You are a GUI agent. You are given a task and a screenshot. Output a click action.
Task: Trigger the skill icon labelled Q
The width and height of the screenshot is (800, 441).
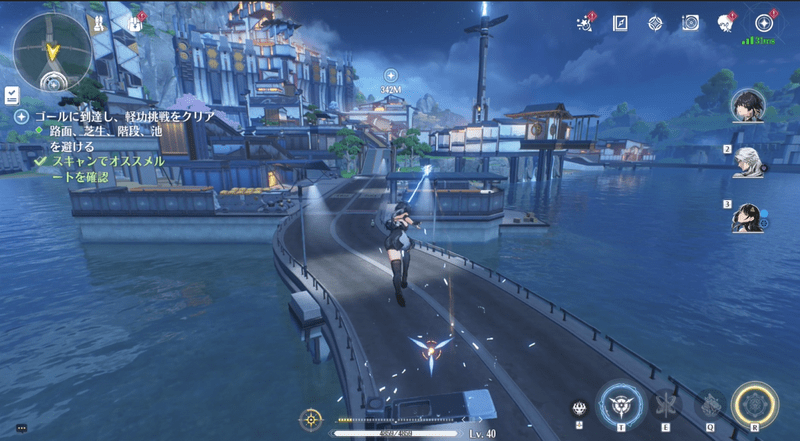(710, 404)
